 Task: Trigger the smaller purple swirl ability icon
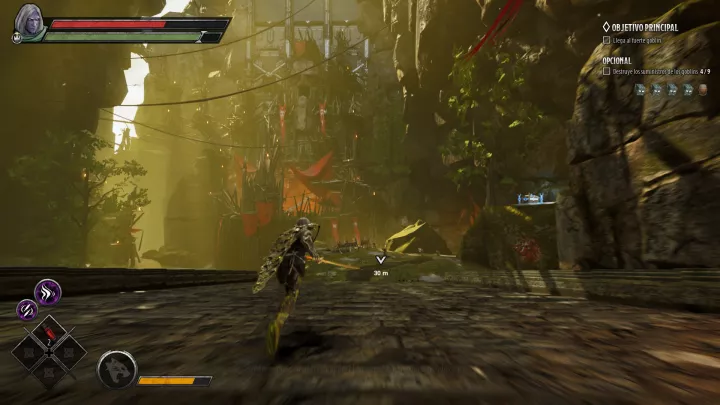(x=27, y=311)
